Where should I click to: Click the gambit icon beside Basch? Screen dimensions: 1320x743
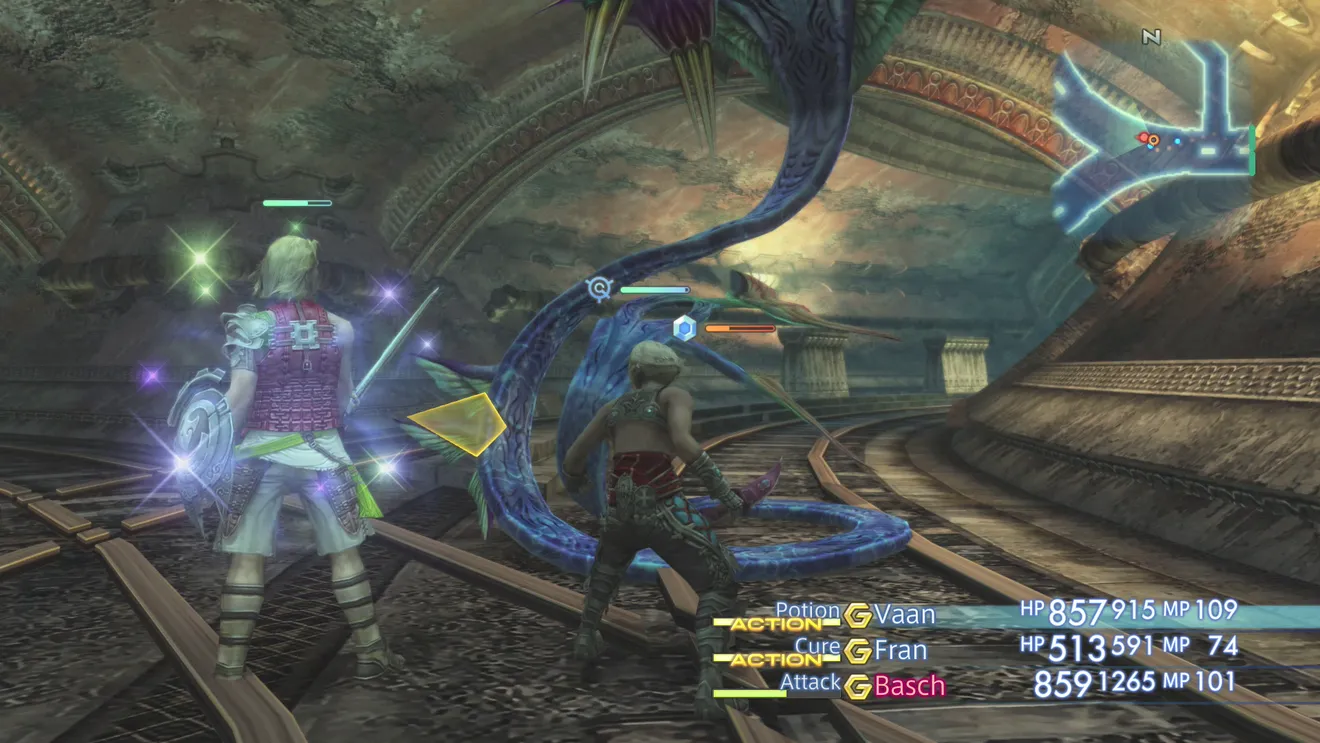click(857, 687)
